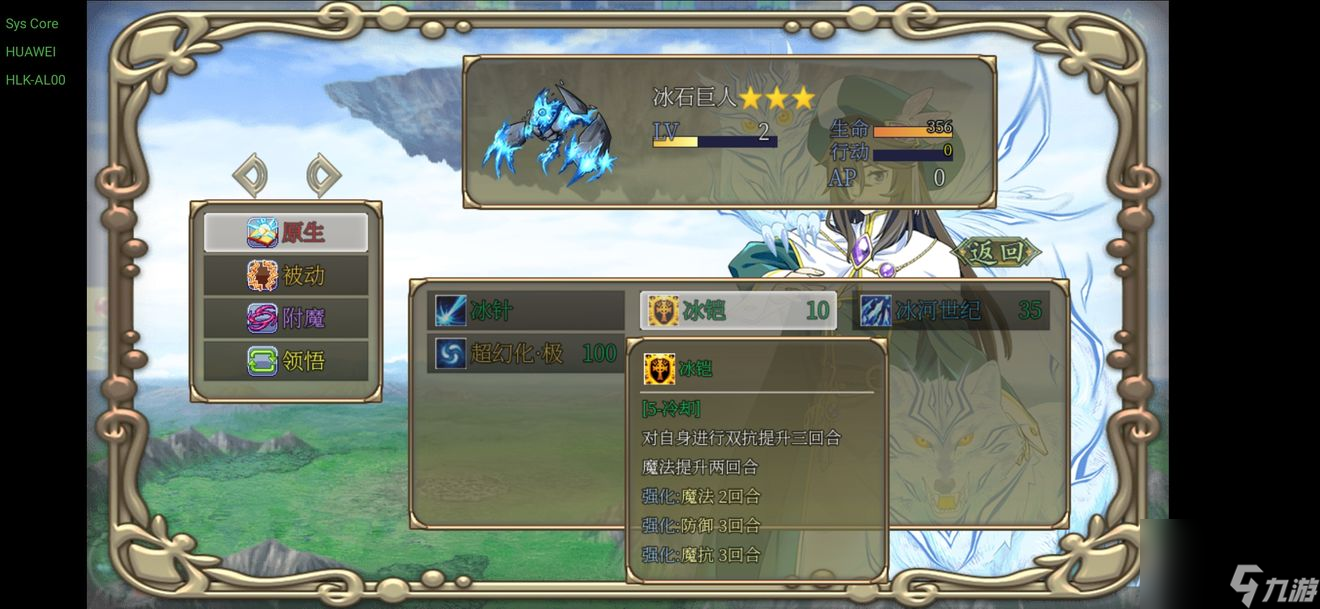Select the 冰针 skill

[526, 311]
